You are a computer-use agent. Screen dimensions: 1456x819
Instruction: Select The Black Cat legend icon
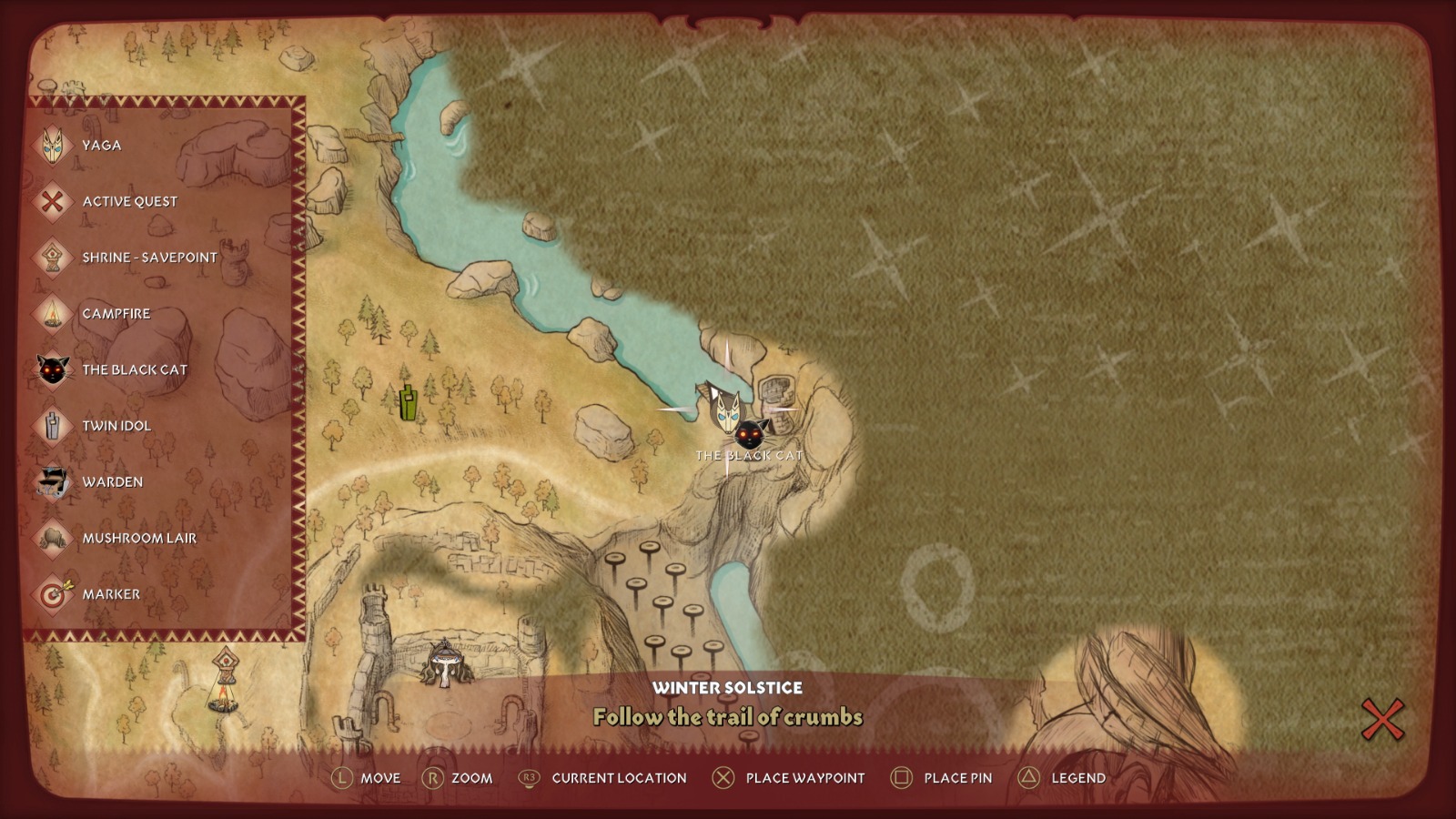52,369
